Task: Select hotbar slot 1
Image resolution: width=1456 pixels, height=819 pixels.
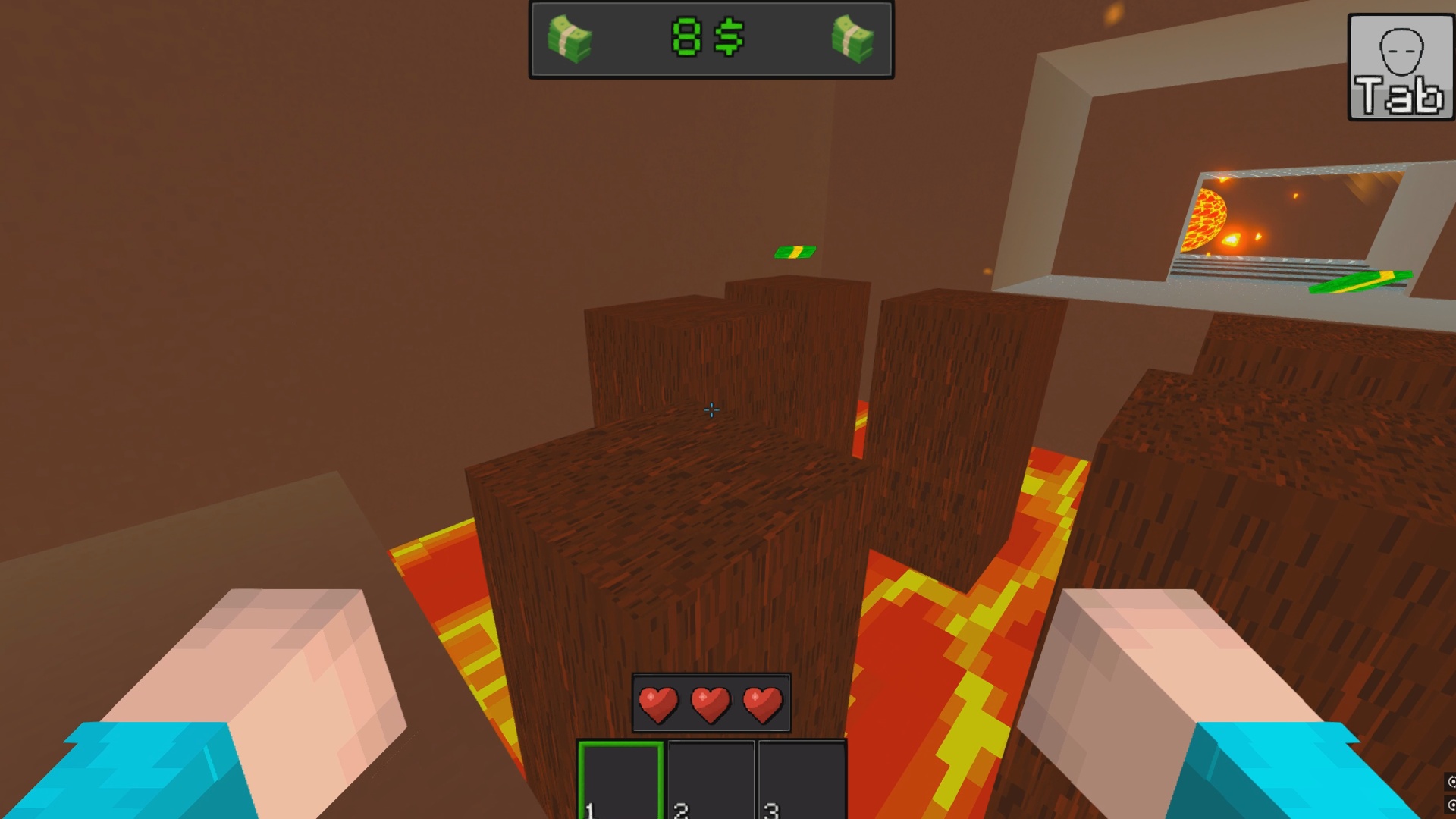Action: point(622,773)
